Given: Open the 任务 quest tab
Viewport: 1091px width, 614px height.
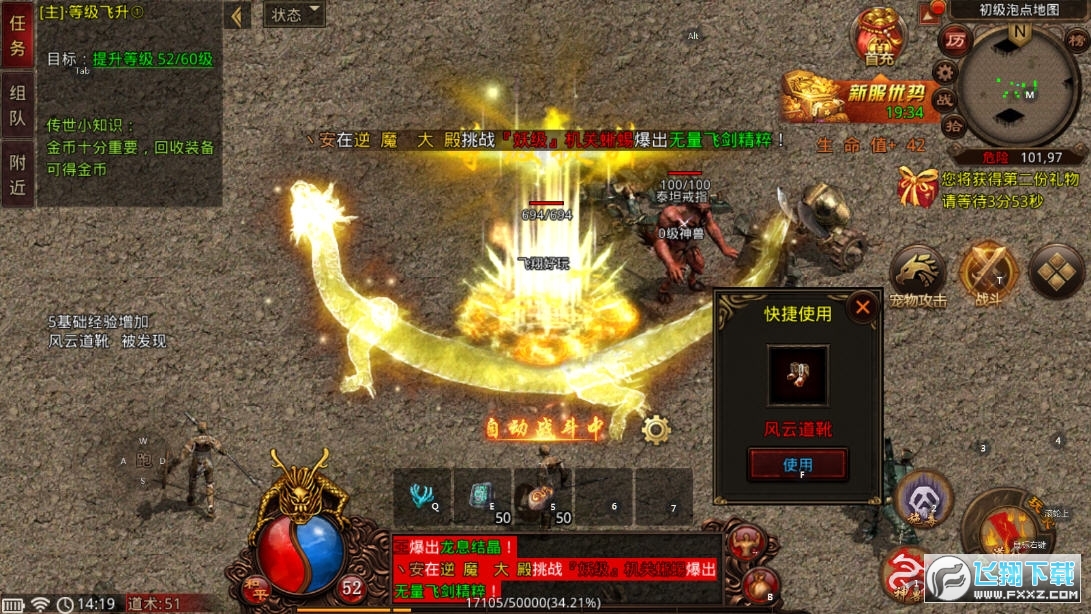Looking at the screenshot, I should (17, 34).
